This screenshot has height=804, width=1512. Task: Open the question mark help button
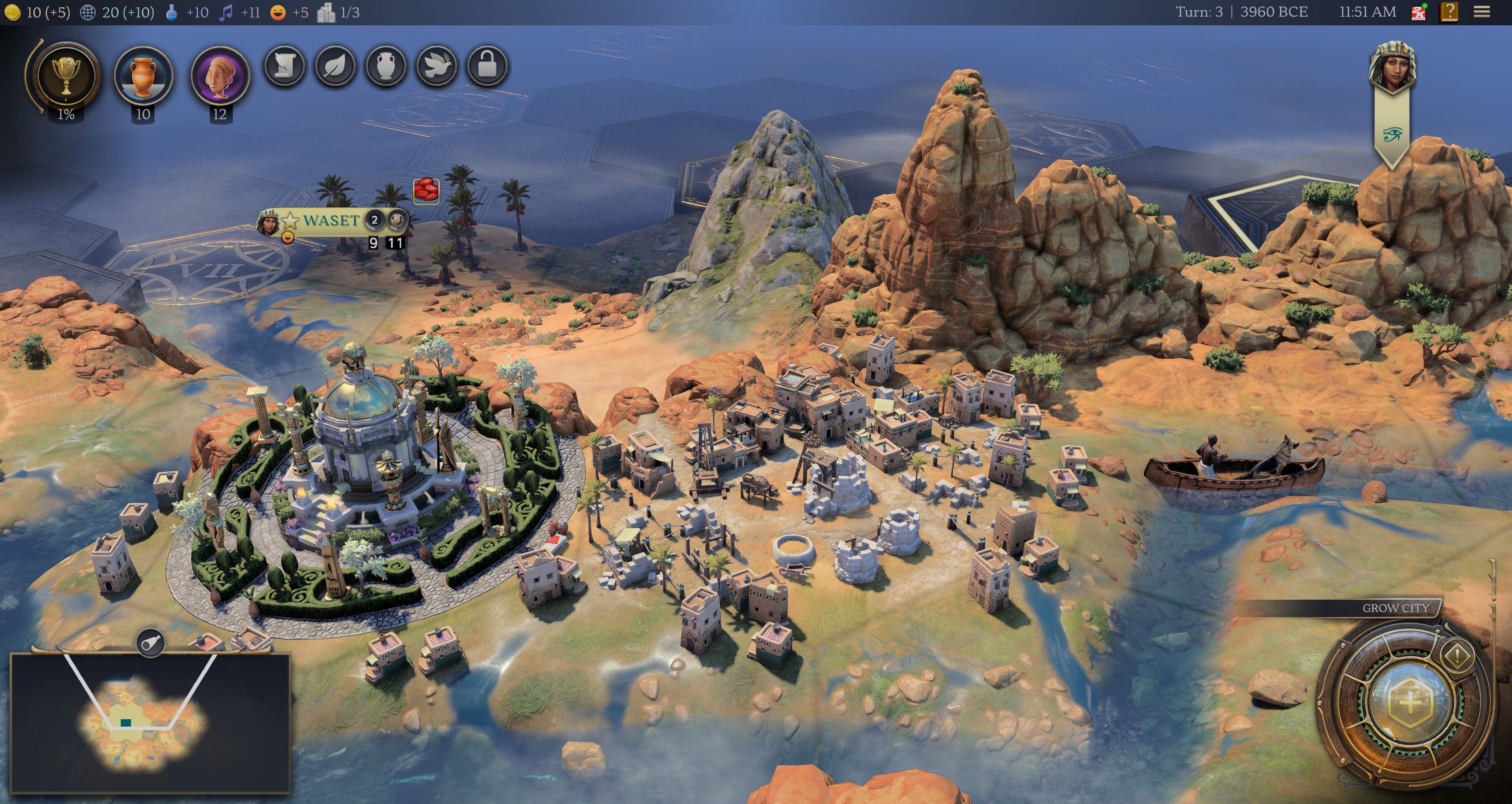point(1449,12)
